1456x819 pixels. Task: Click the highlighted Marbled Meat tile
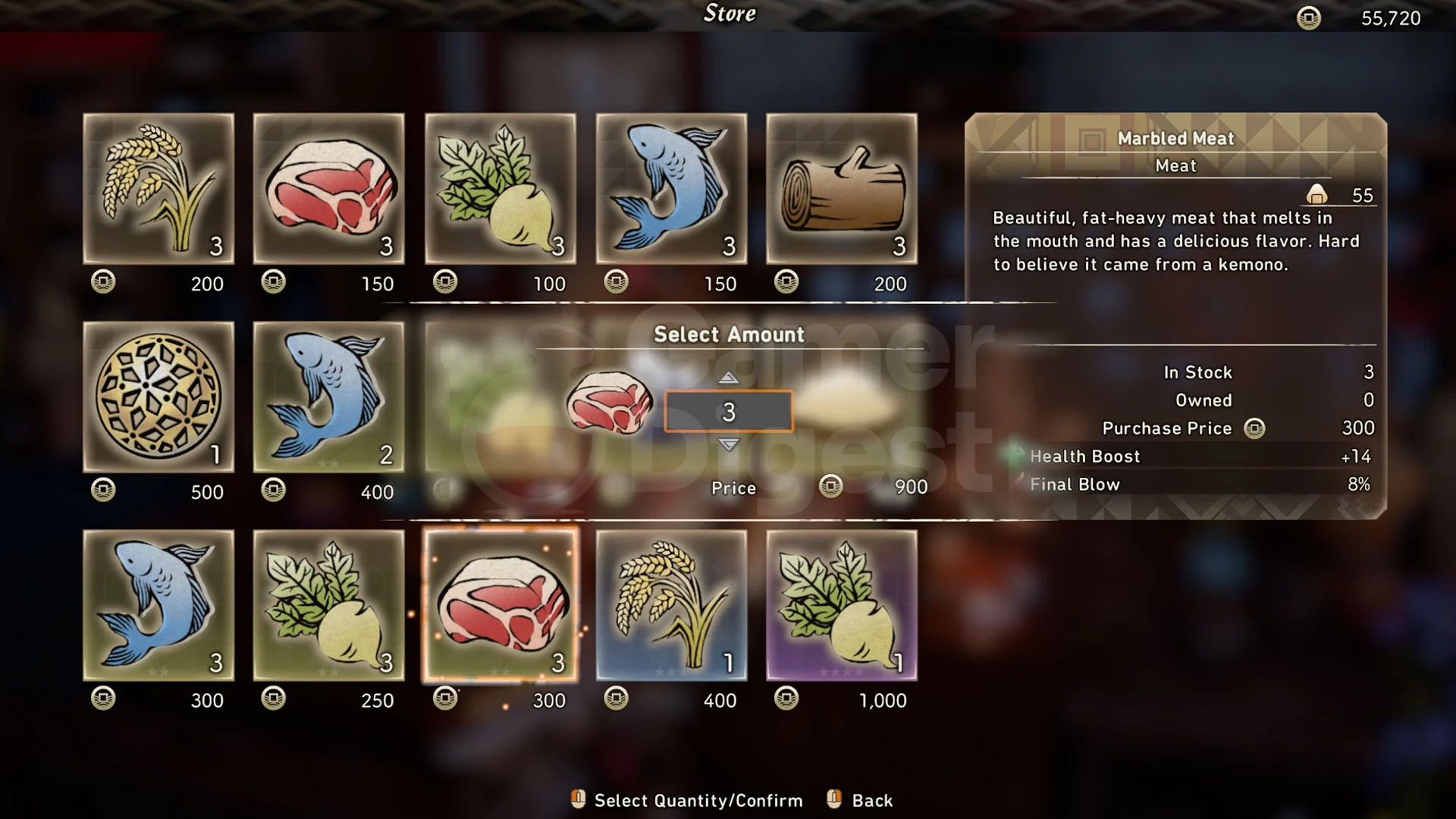pyautogui.click(x=500, y=605)
